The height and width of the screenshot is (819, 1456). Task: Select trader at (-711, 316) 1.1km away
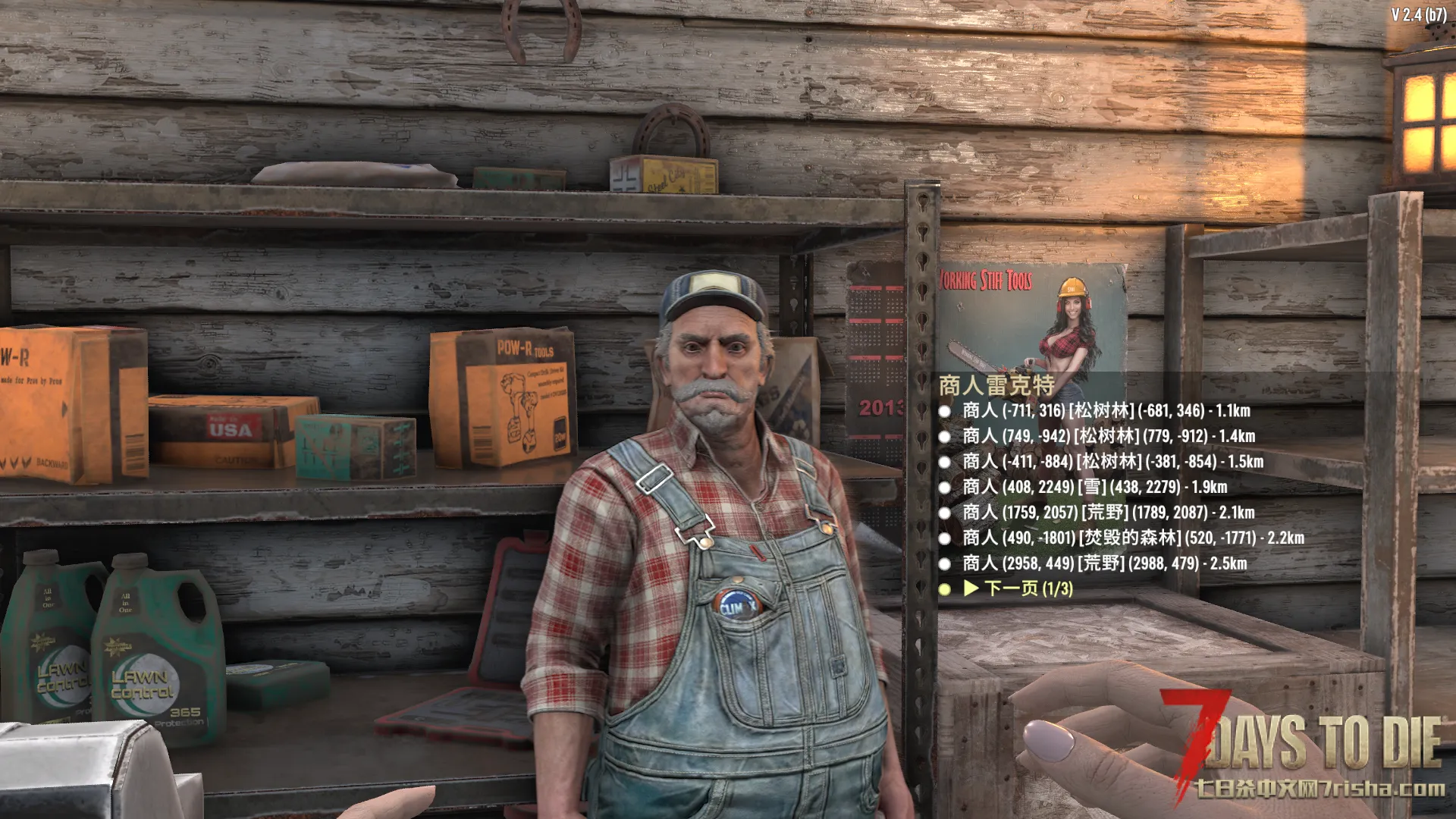pos(1106,411)
